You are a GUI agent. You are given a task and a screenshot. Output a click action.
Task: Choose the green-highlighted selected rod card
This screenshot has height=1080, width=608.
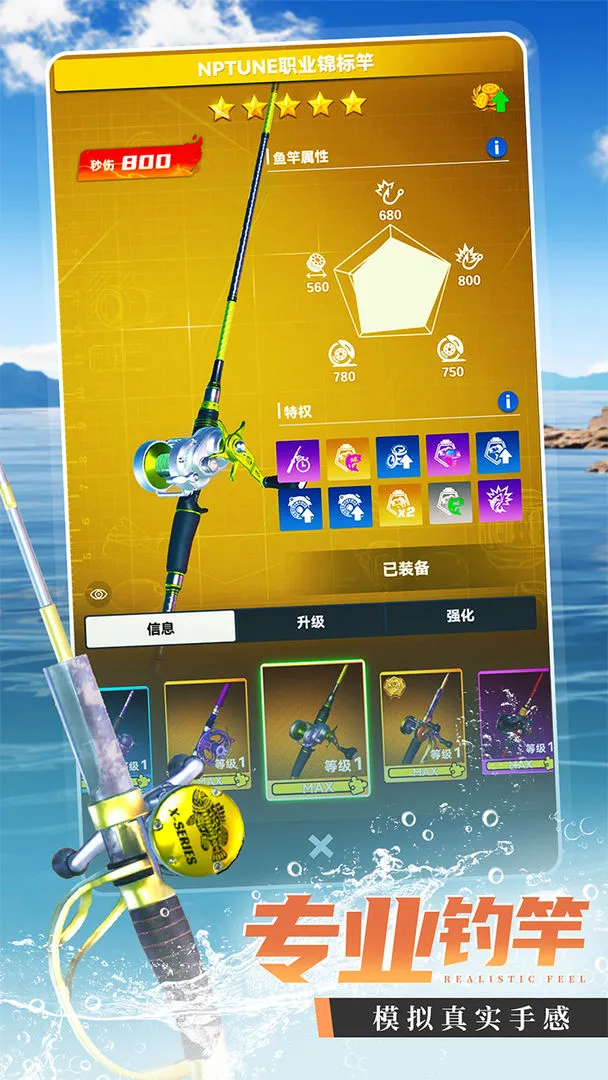(x=314, y=729)
